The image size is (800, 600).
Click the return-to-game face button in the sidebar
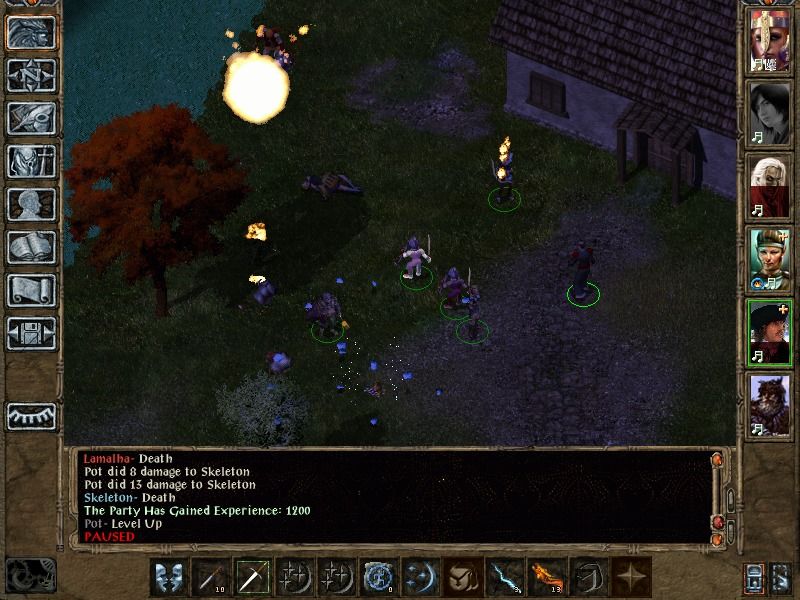pyautogui.click(x=30, y=32)
